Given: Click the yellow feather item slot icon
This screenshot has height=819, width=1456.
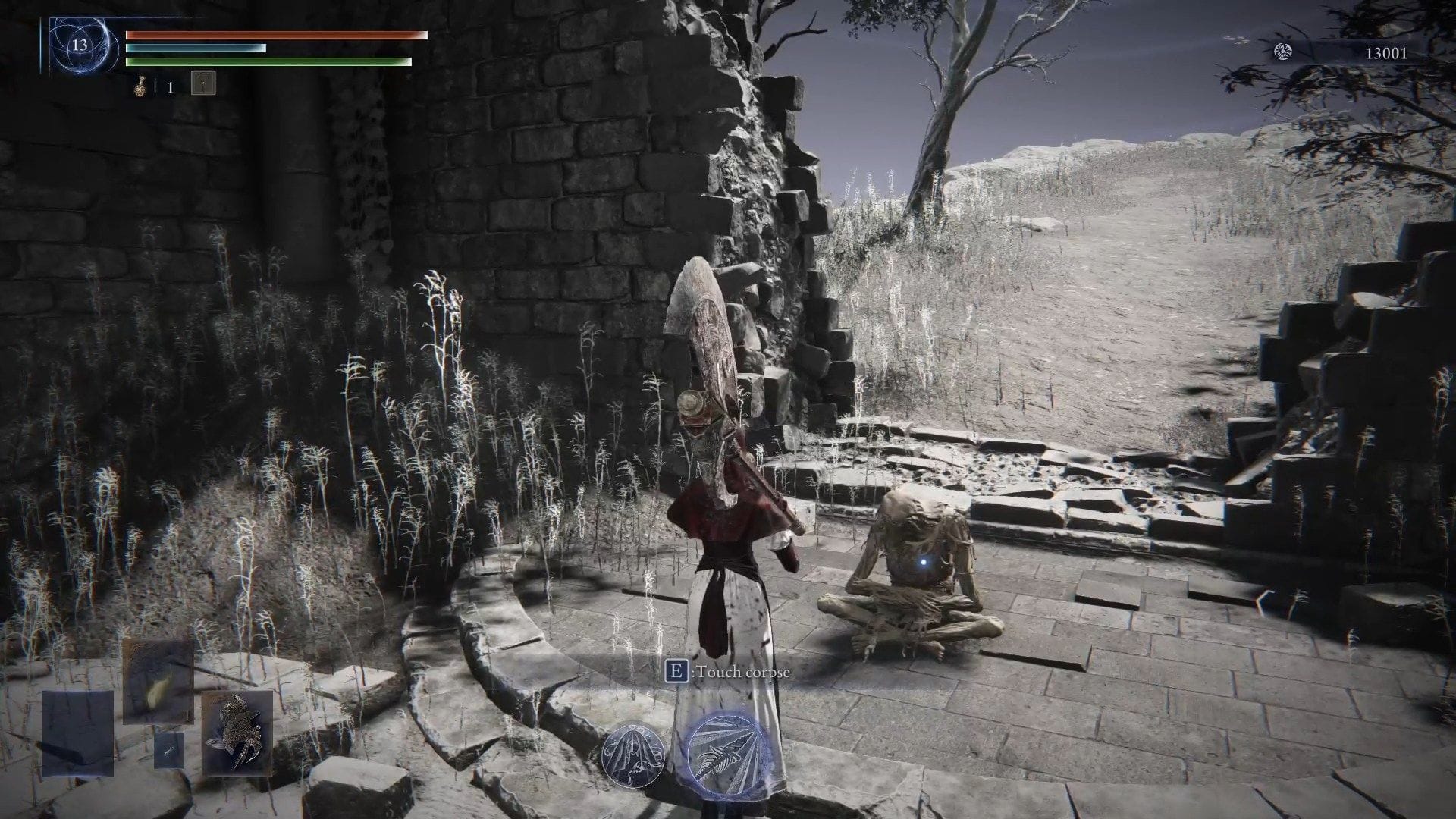Looking at the screenshot, I should tap(157, 681).
